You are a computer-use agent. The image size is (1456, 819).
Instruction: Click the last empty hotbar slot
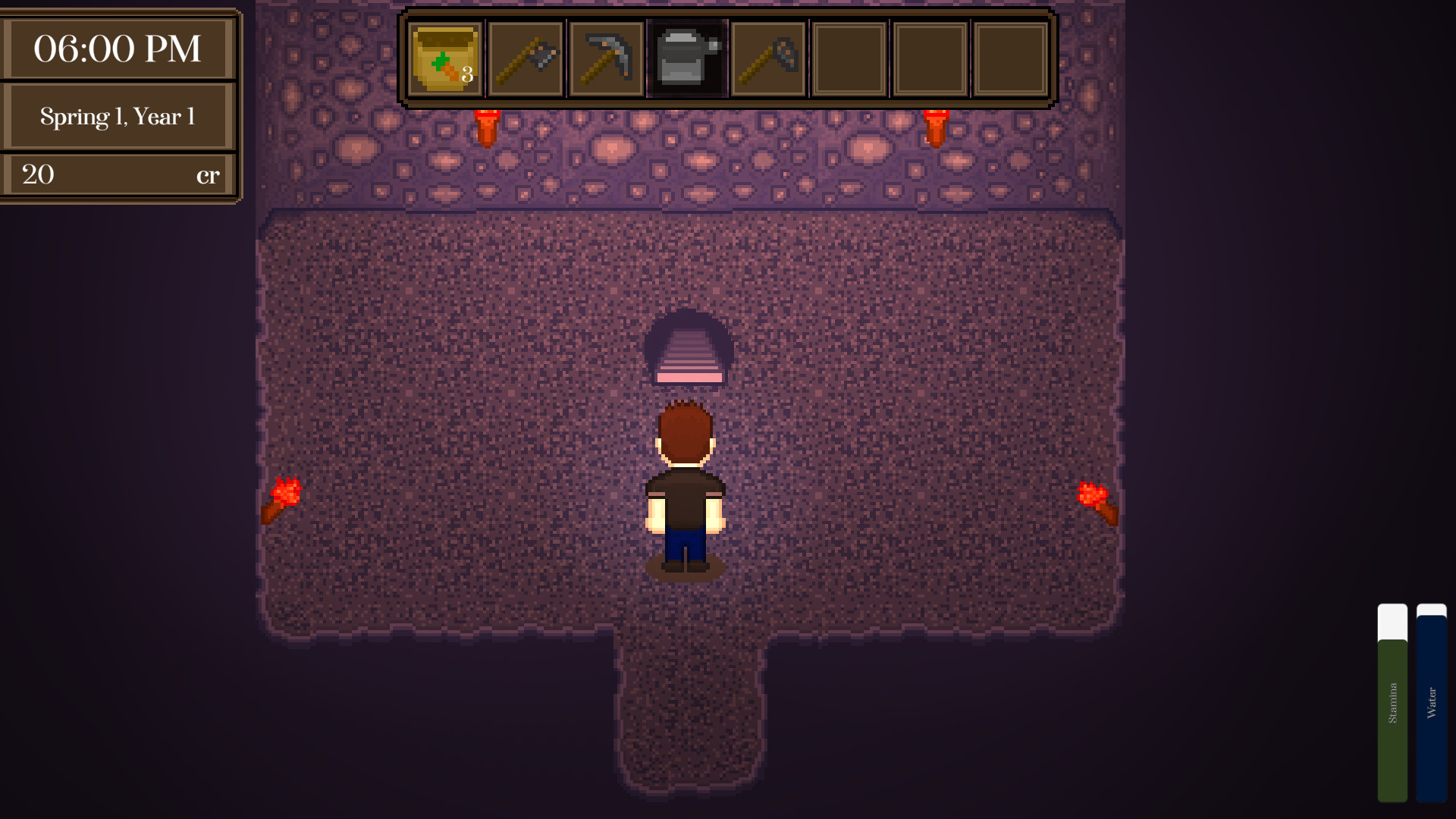(x=1011, y=58)
